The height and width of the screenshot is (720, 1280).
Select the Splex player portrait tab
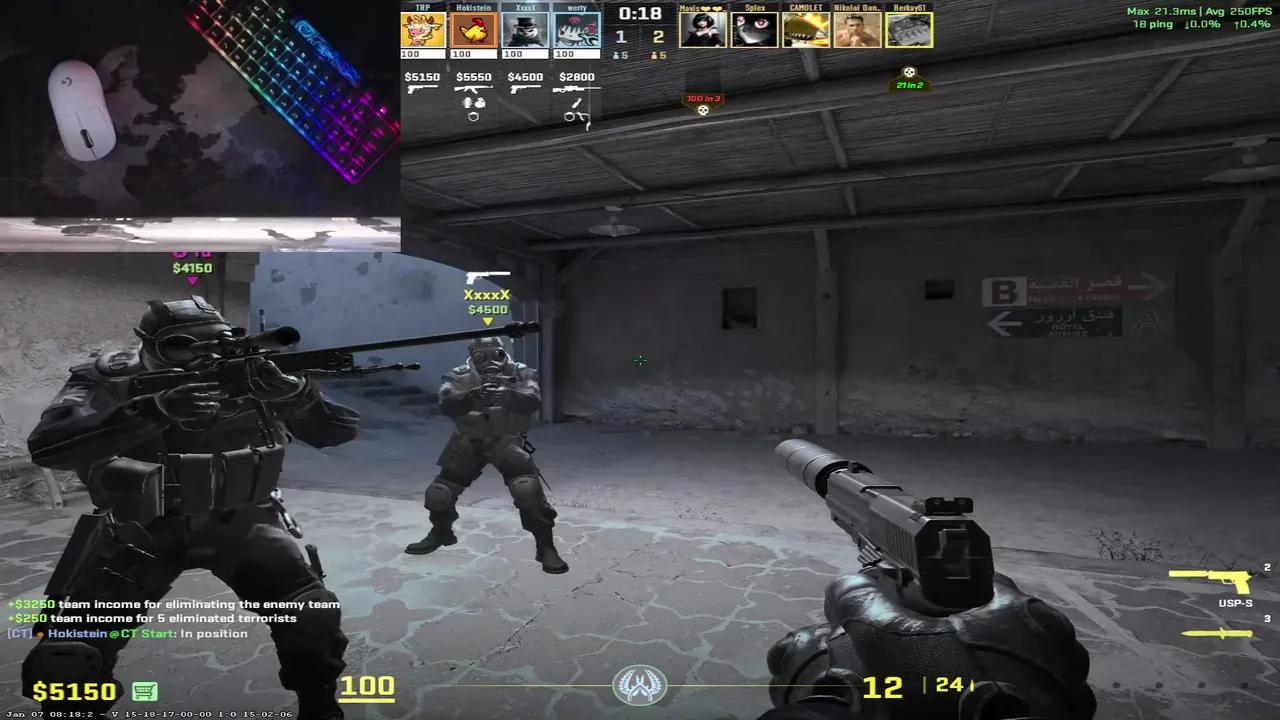(755, 29)
